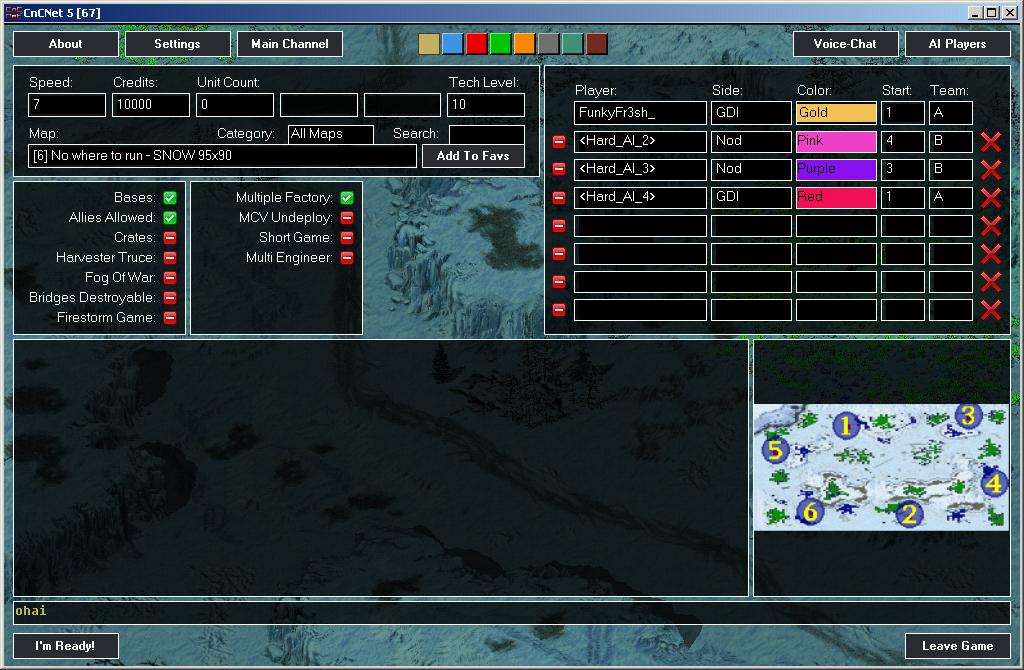
Task: Open the Gold color dropdown for FunkyFr3sh_
Action: [x=836, y=113]
